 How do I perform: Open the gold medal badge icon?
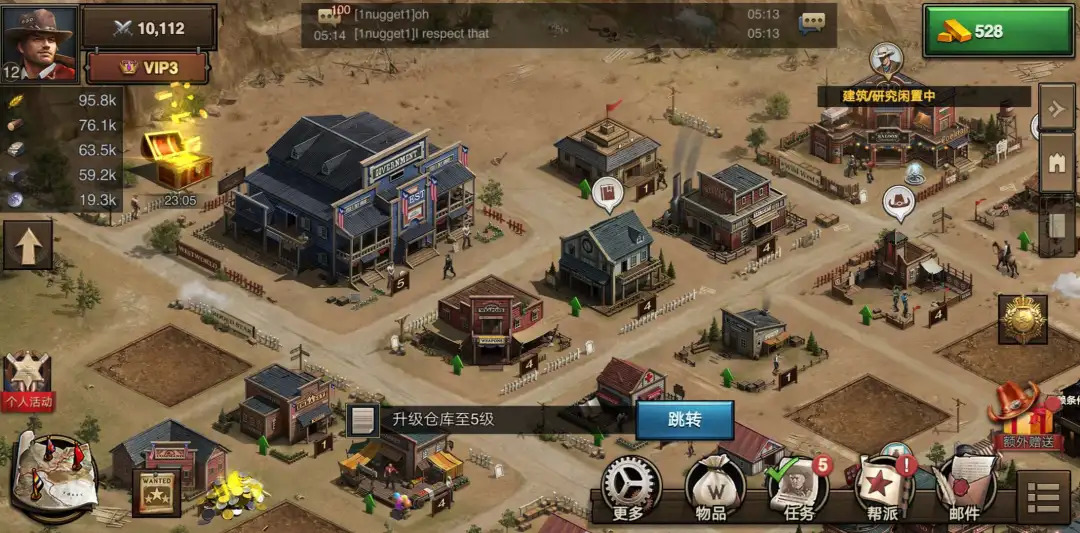point(1022,320)
